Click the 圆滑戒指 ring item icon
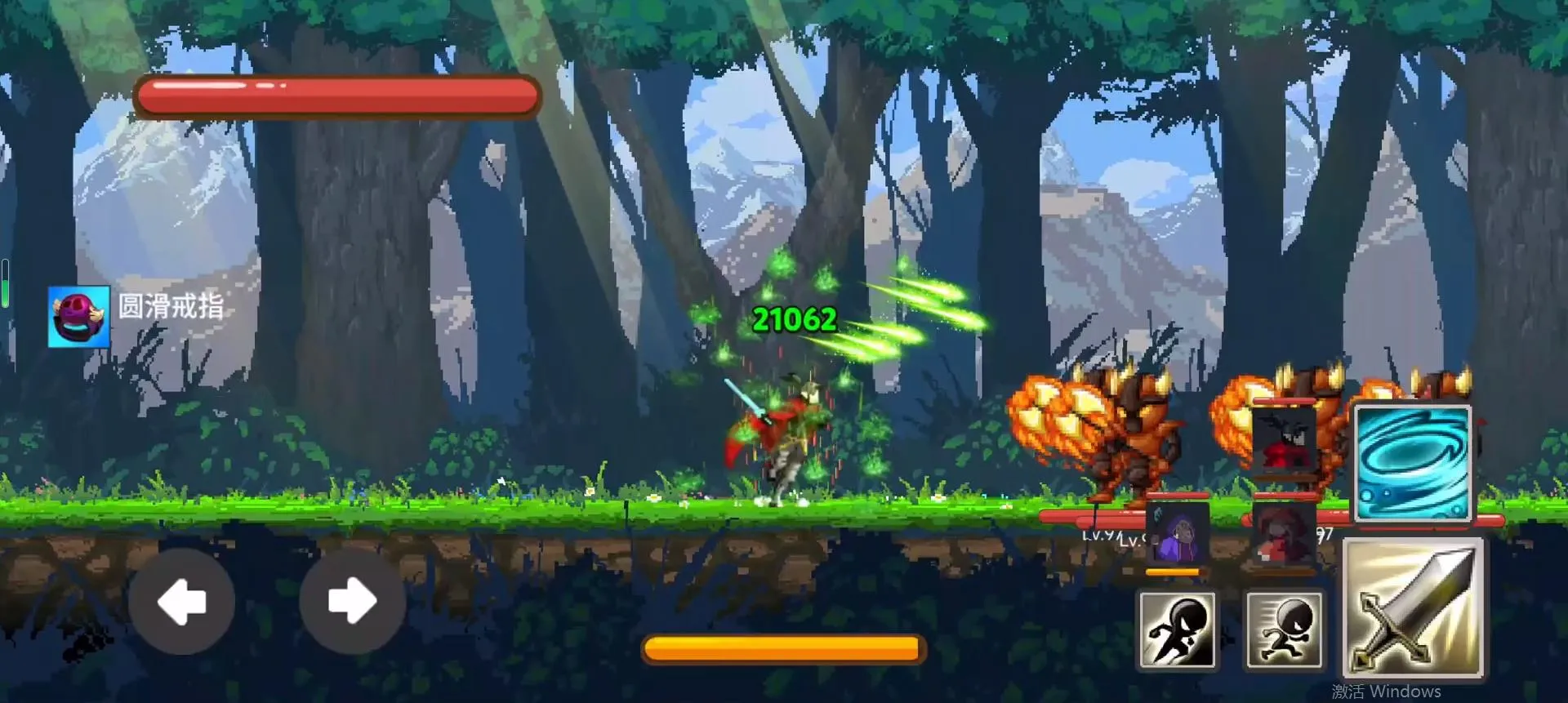Viewport: 1568px width, 703px height. click(x=78, y=317)
